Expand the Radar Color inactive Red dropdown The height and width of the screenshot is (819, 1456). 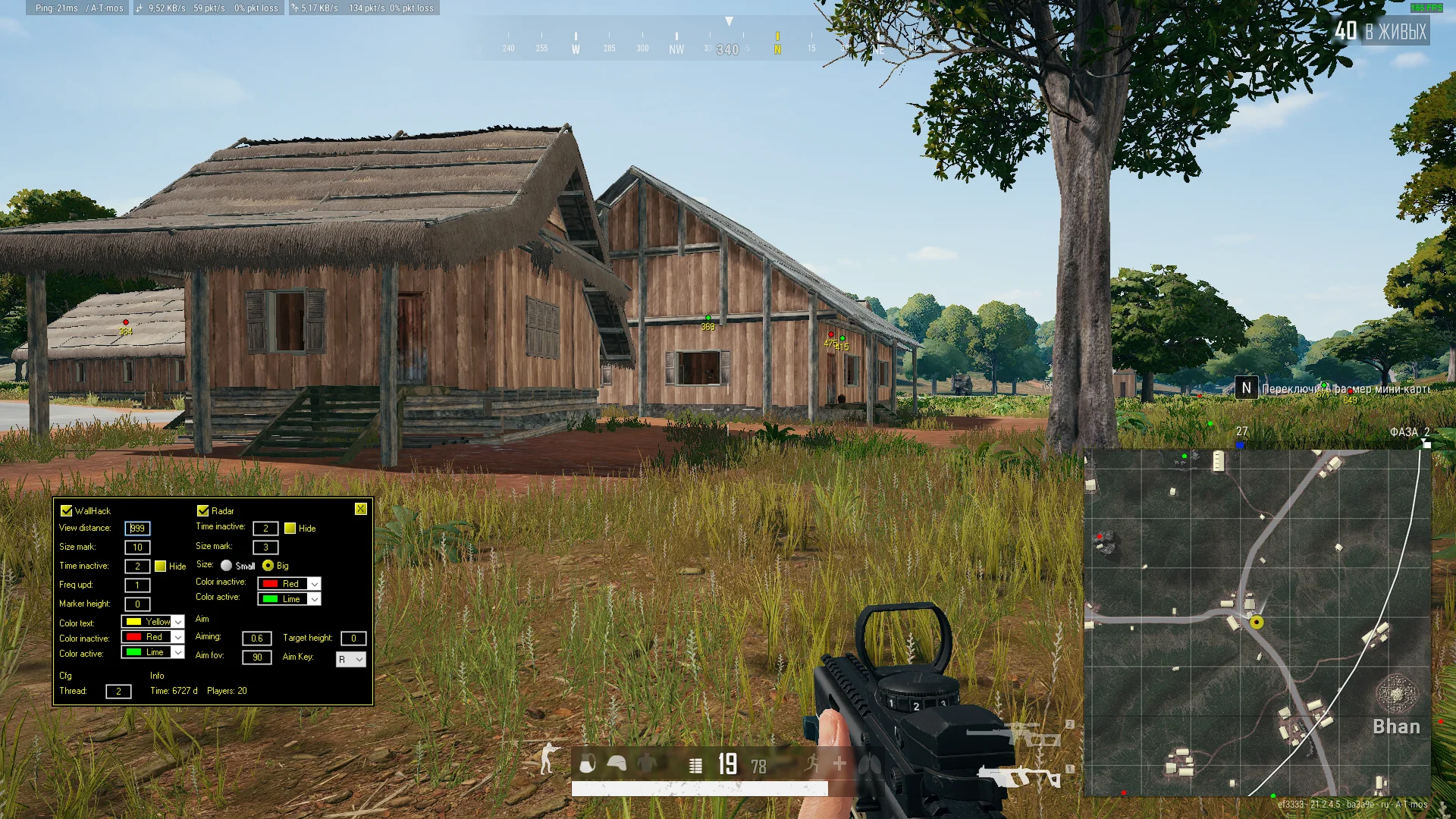click(315, 583)
